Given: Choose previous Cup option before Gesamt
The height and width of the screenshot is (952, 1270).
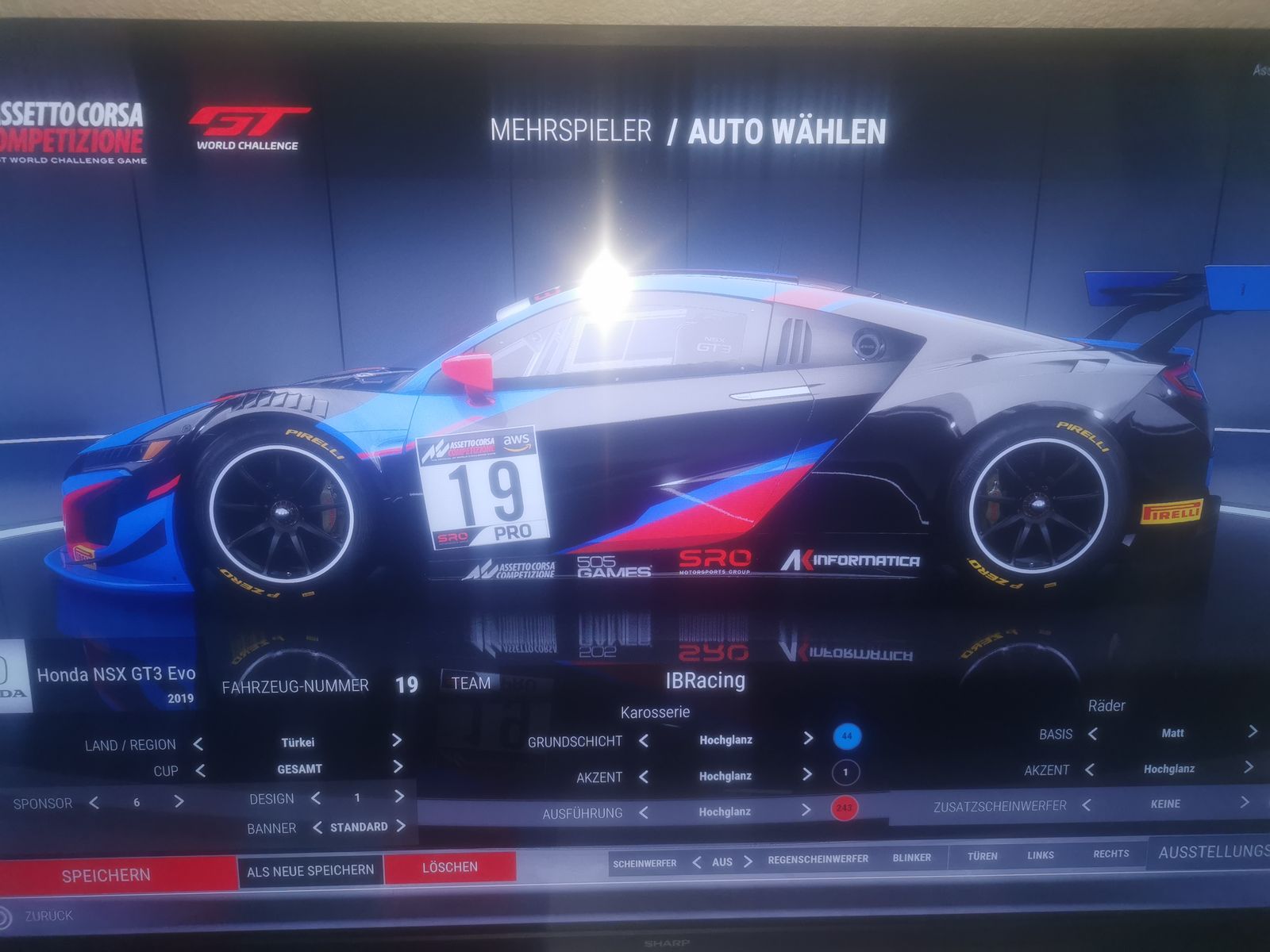Looking at the screenshot, I should pyautogui.click(x=200, y=770).
